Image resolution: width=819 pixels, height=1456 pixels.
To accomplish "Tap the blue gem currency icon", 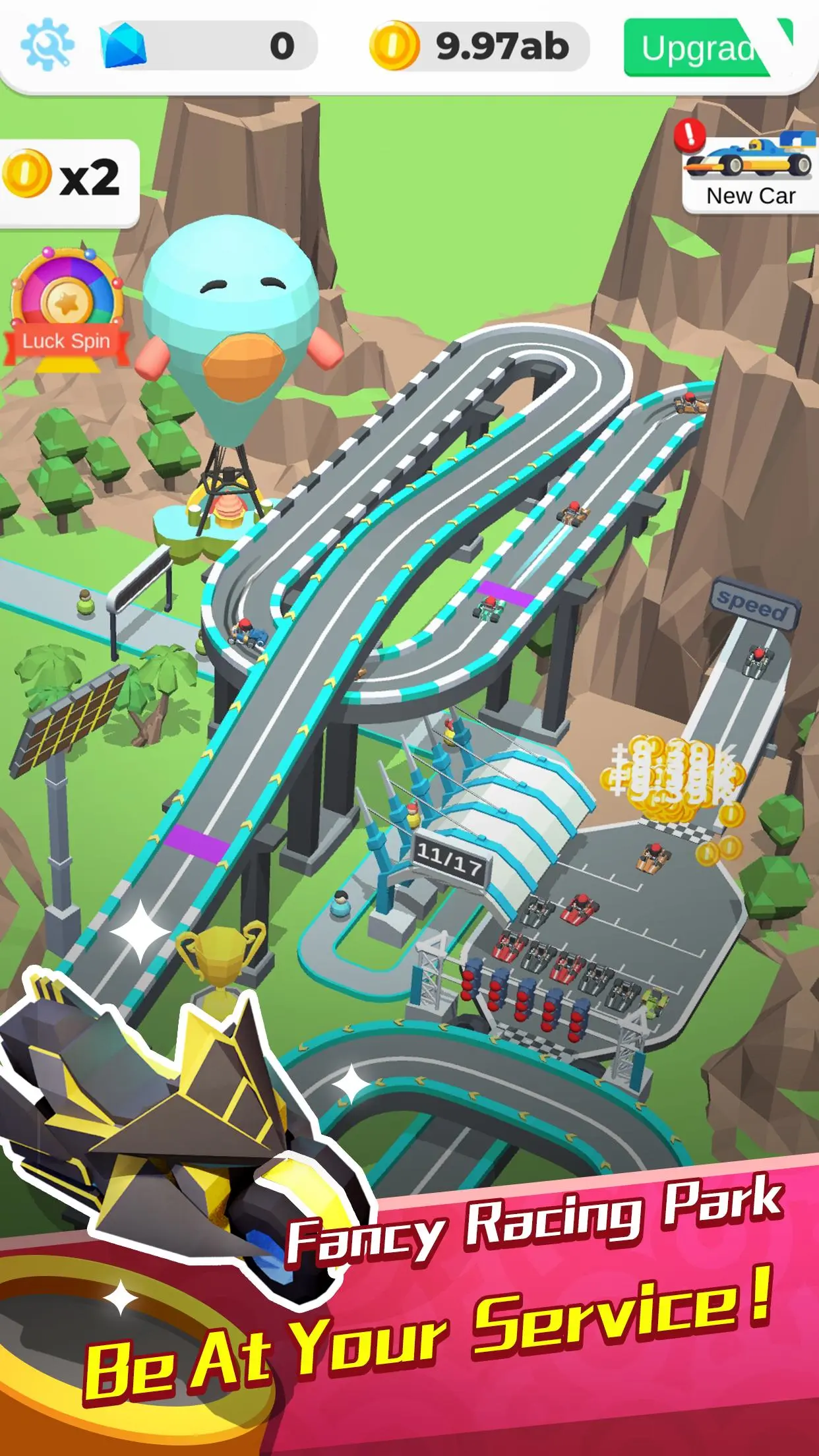I will click(x=123, y=47).
